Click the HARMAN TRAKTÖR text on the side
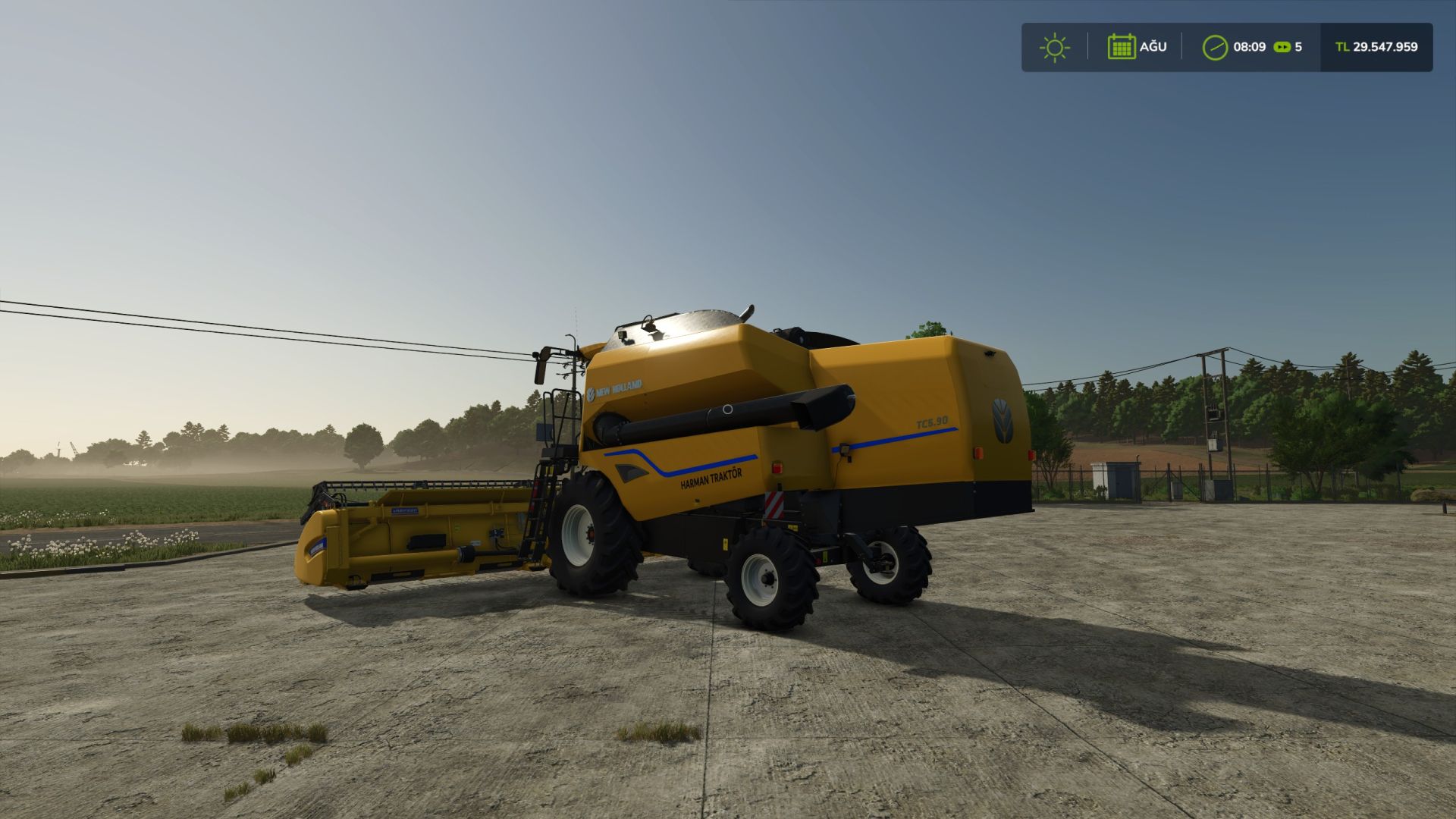Viewport: 1456px width, 819px height. point(711,480)
